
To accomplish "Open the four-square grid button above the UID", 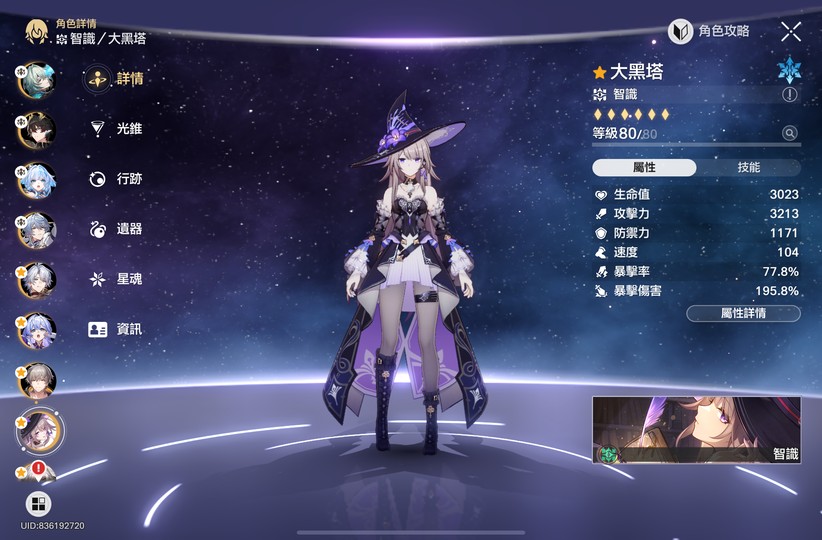I will pos(38,503).
